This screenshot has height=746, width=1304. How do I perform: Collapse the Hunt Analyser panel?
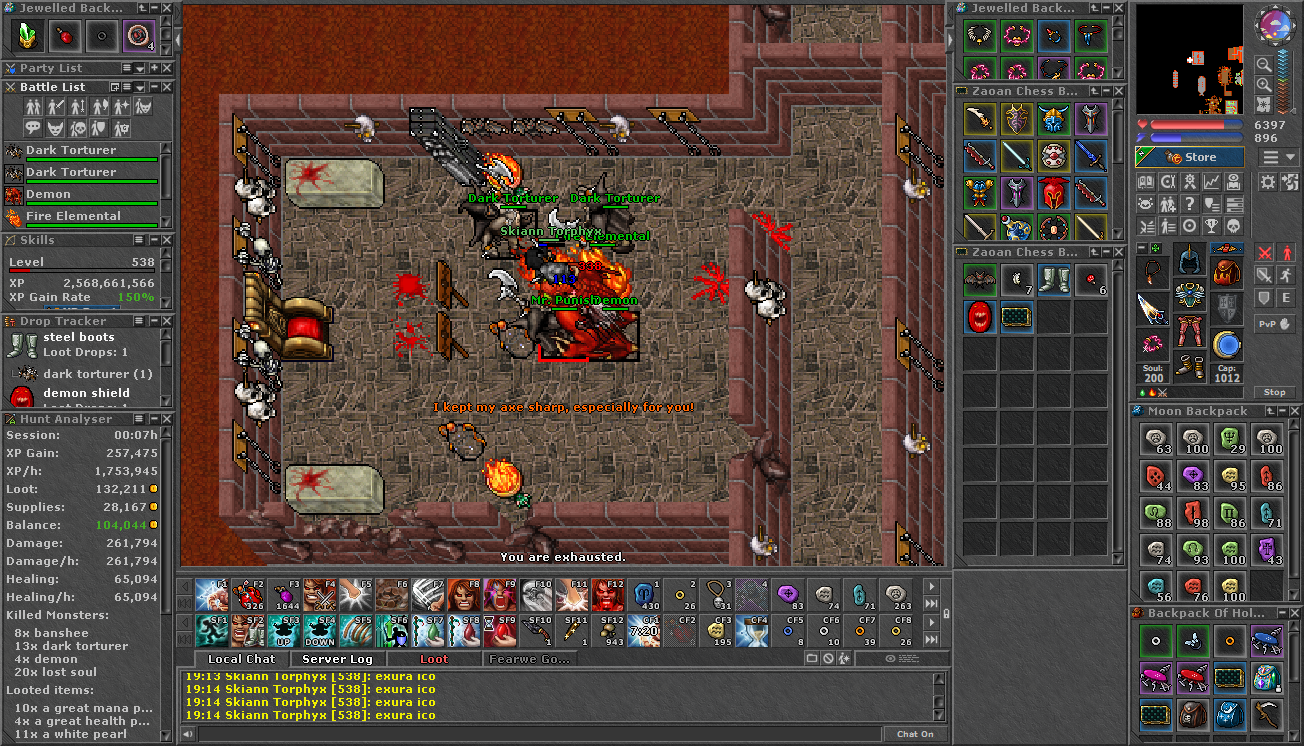[155, 419]
